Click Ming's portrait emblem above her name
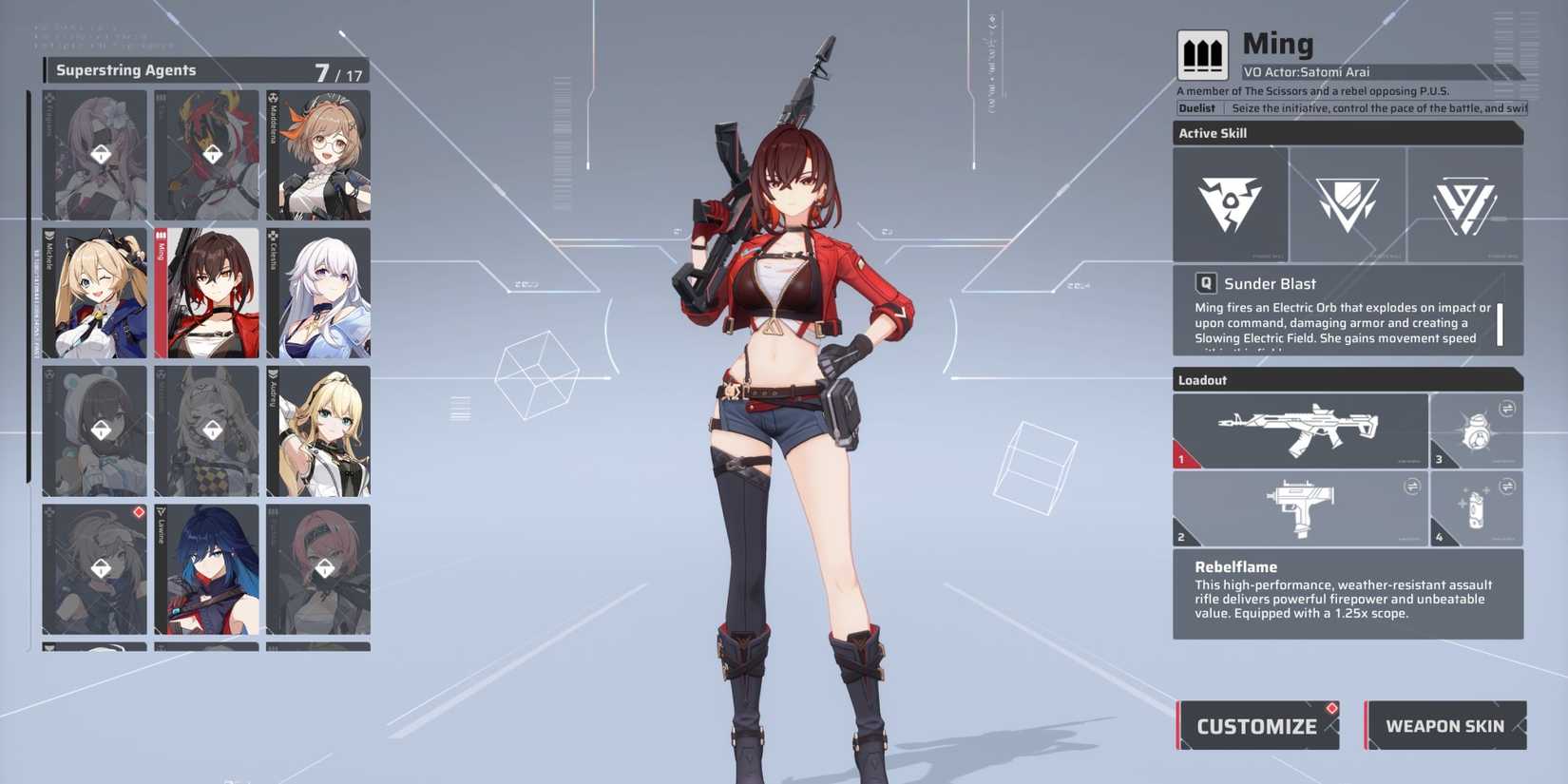The height and width of the screenshot is (784, 1568). pyautogui.click(x=1202, y=54)
